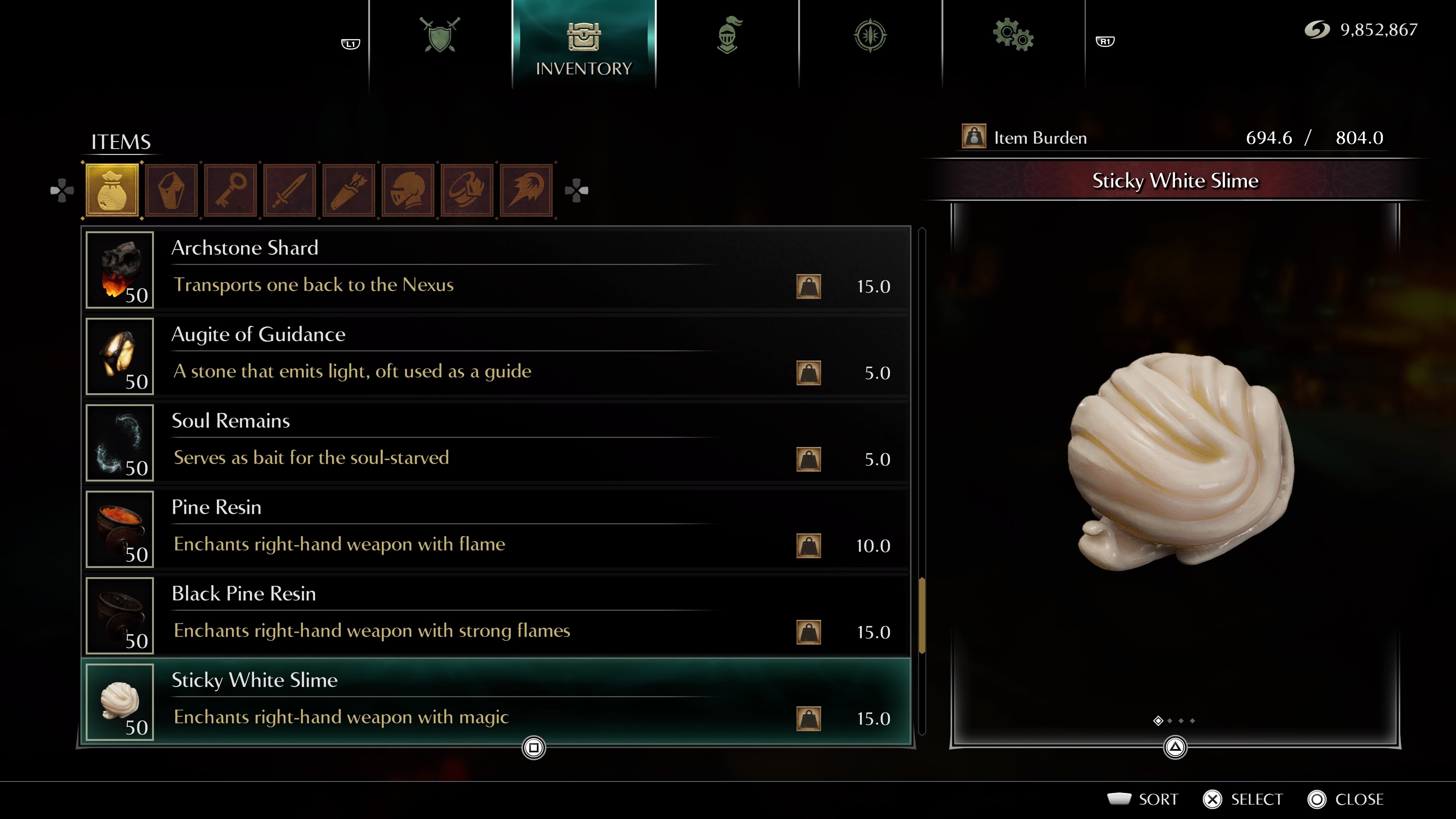Filter inventory by key items
This screenshot has height=819, width=1456.
(231, 189)
